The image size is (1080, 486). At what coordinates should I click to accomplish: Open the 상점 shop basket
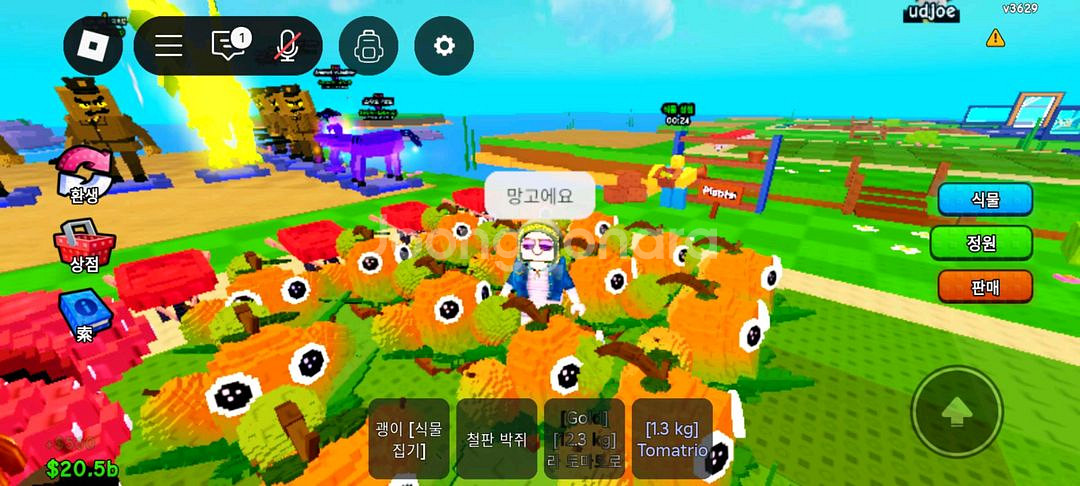click(x=84, y=247)
